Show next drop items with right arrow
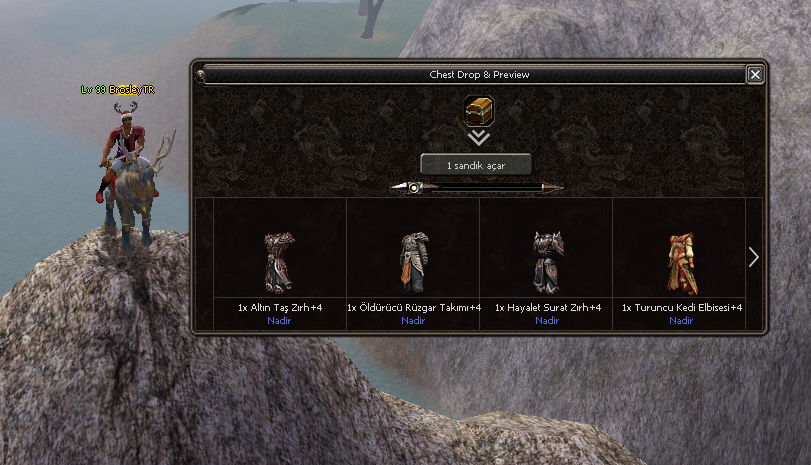 (x=753, y=257)
